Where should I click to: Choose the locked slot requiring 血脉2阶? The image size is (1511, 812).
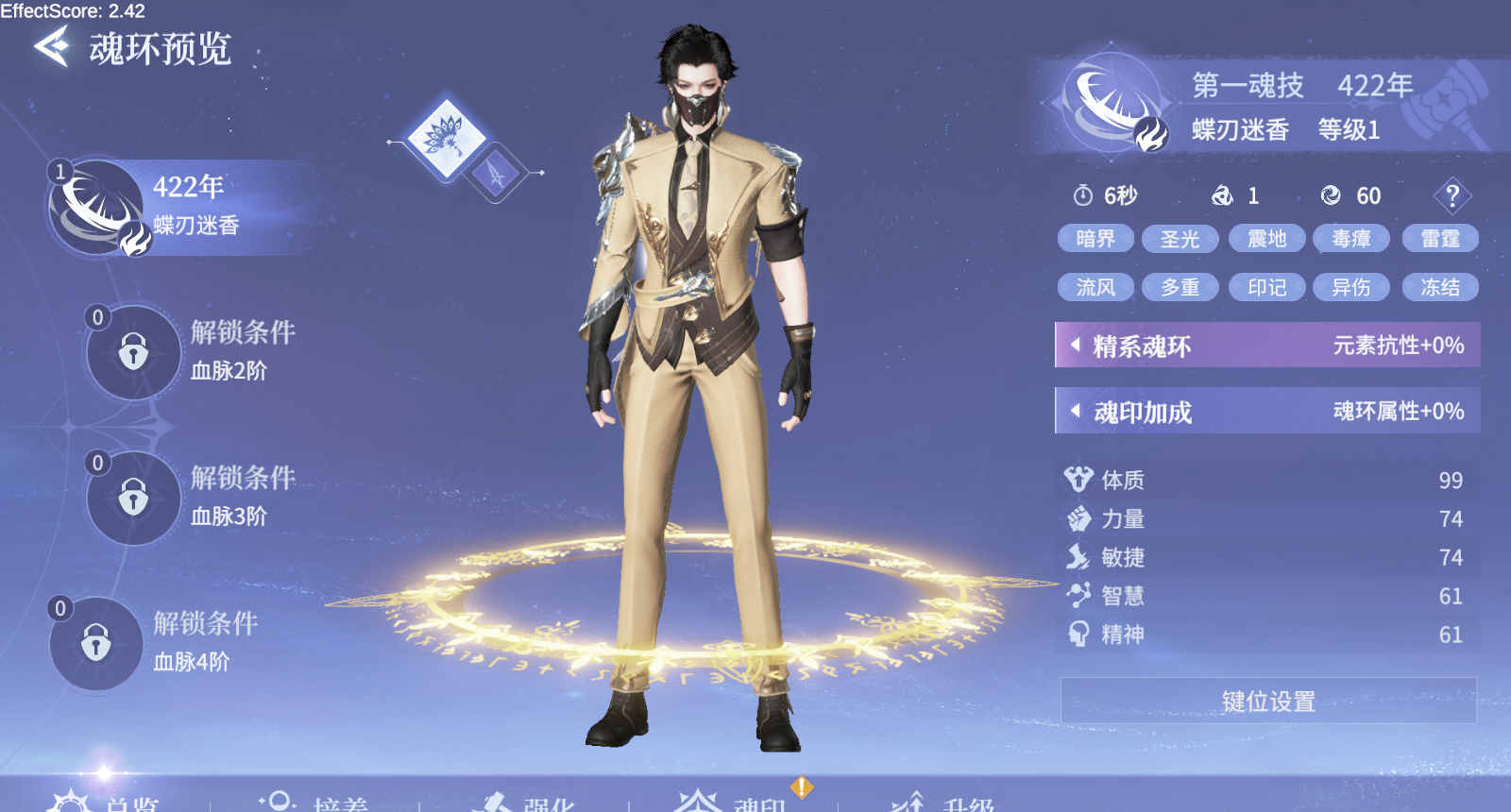[x=133, y=352]
